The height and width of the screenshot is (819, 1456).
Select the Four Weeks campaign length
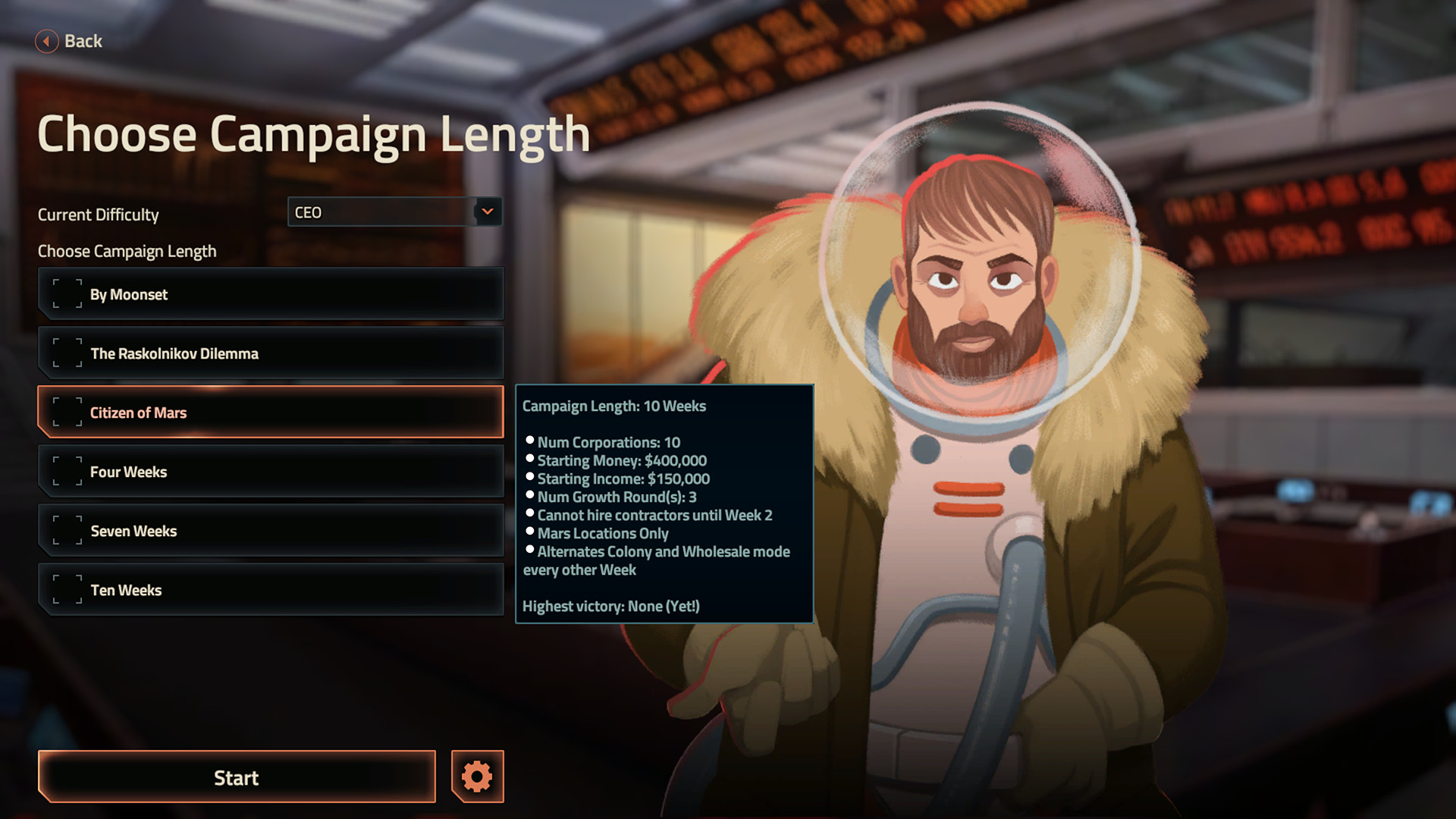click(270, 471)
